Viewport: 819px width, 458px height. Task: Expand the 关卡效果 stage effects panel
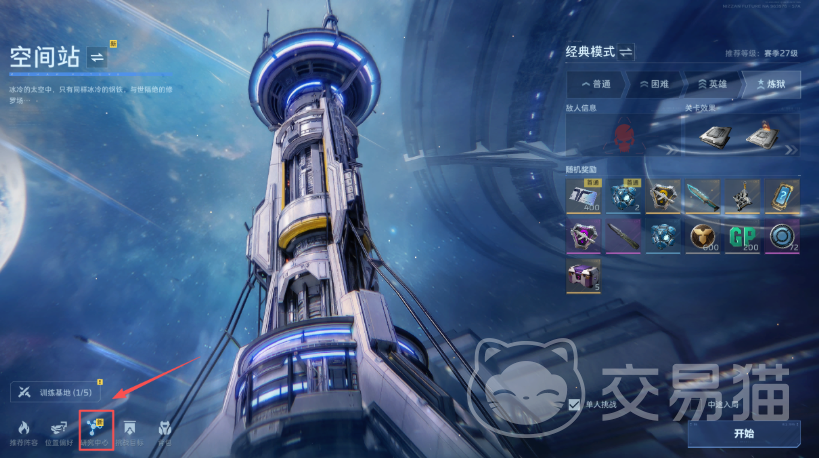click(791, 150)
